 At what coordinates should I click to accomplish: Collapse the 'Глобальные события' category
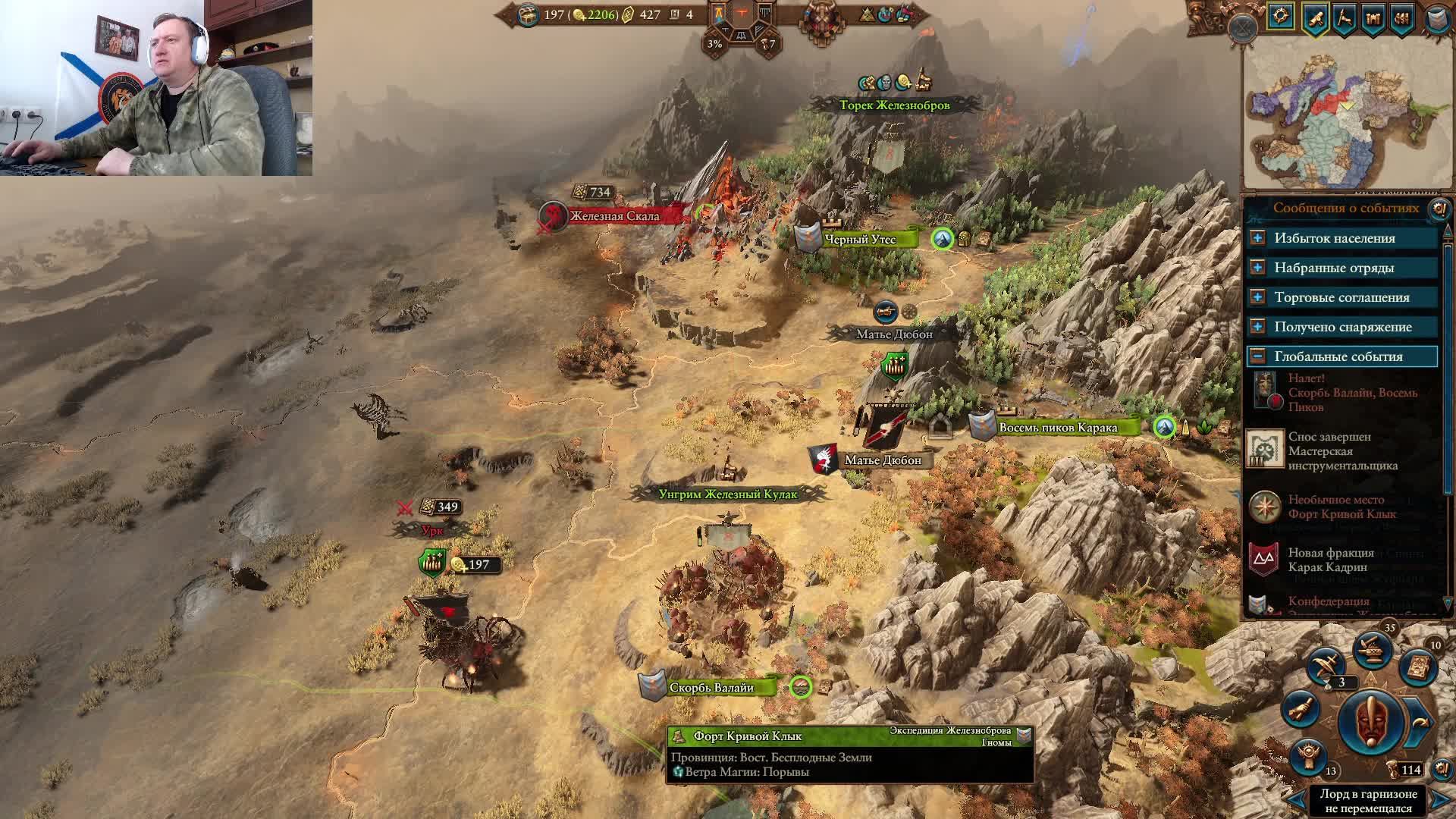tap(1257, 356)
